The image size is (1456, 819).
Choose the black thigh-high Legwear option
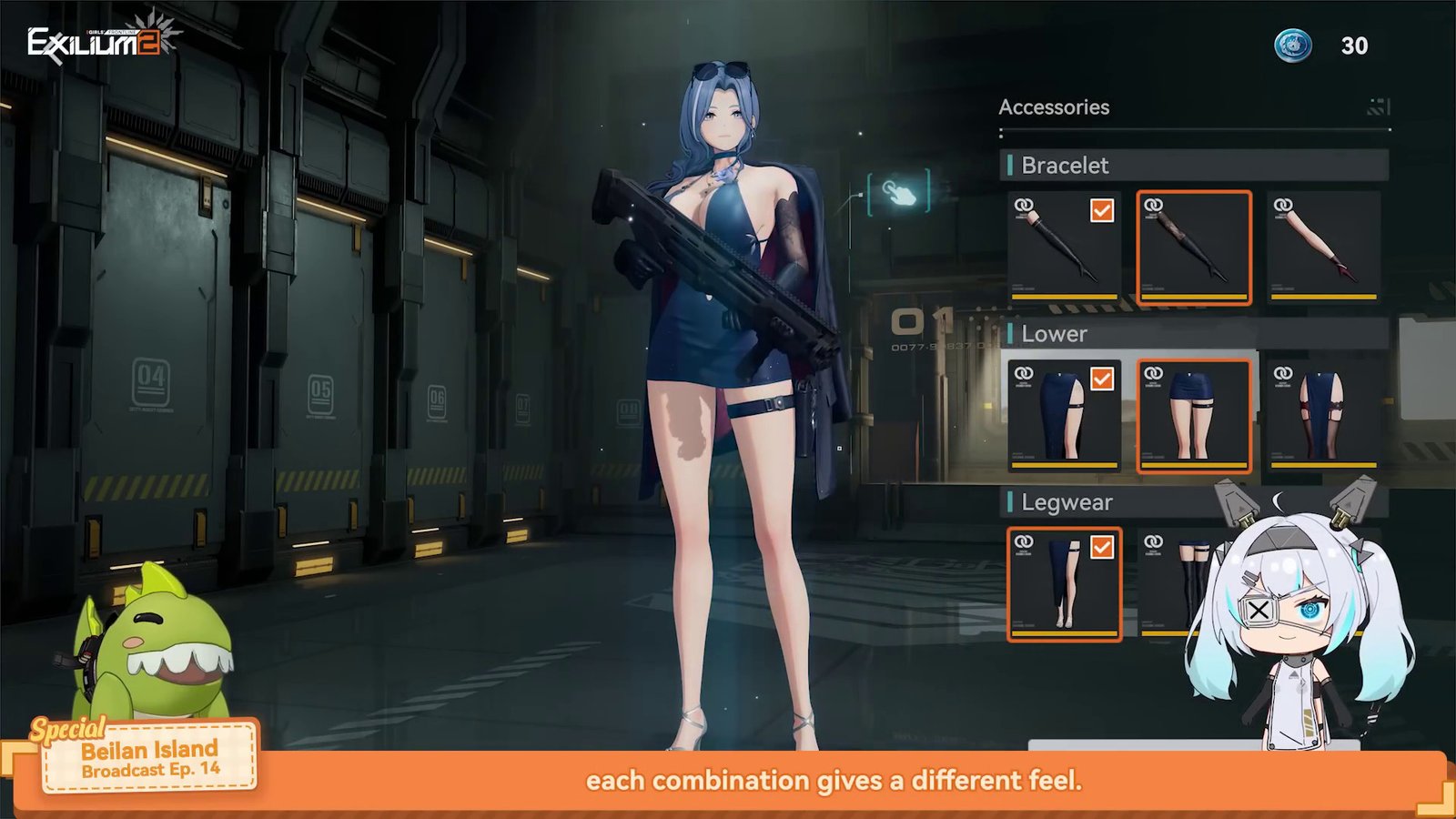(1174, 584)
